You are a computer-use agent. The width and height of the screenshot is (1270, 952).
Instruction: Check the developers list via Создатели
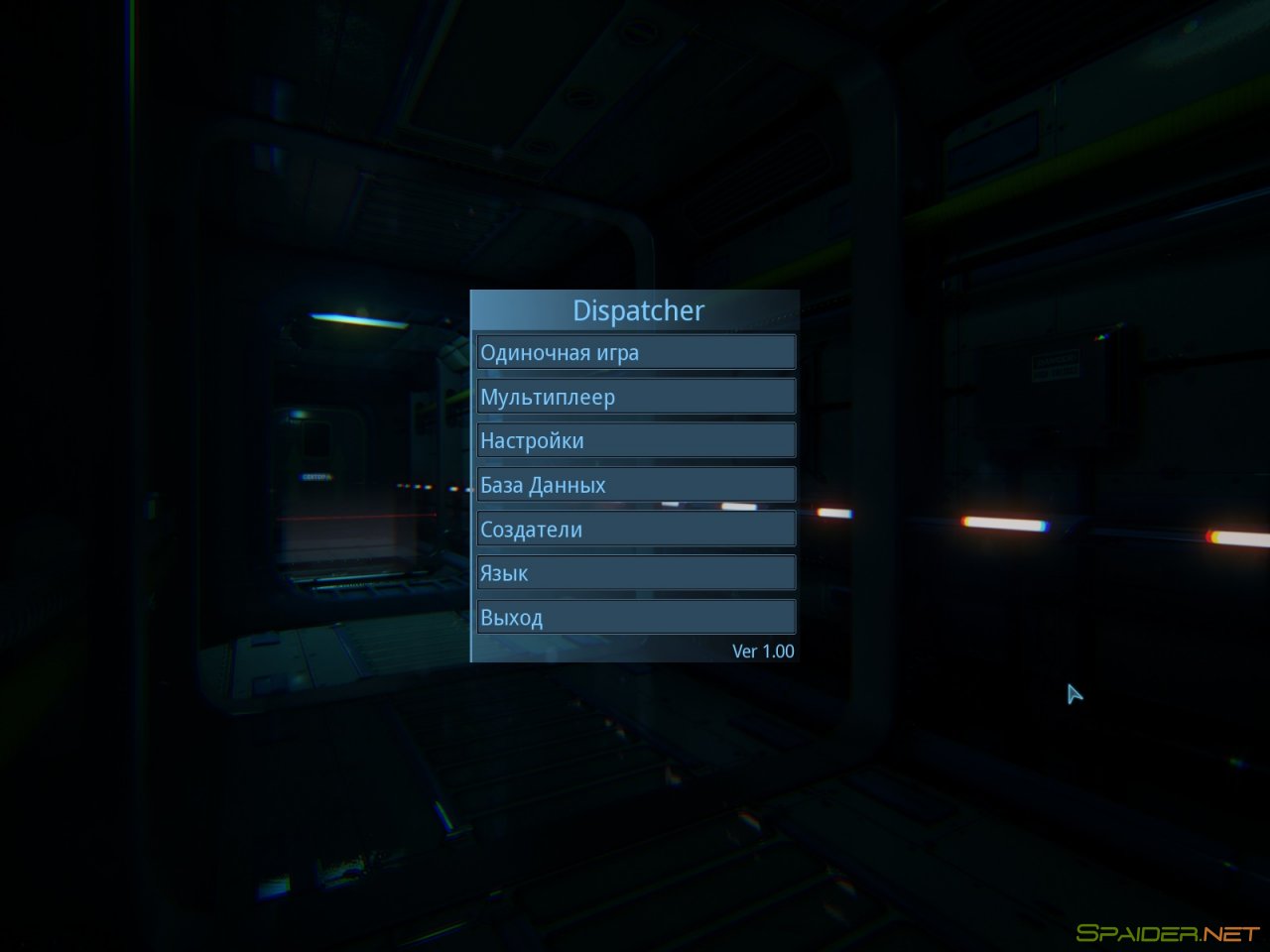point(635,529)
